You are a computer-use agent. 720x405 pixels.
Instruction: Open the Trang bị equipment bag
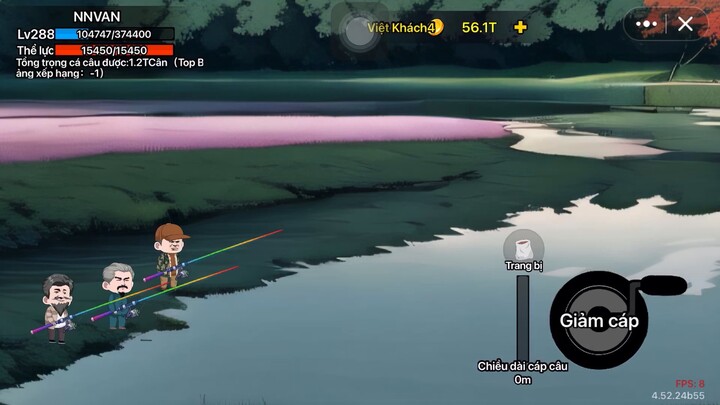pyautogui.click(x=523, y=249)
